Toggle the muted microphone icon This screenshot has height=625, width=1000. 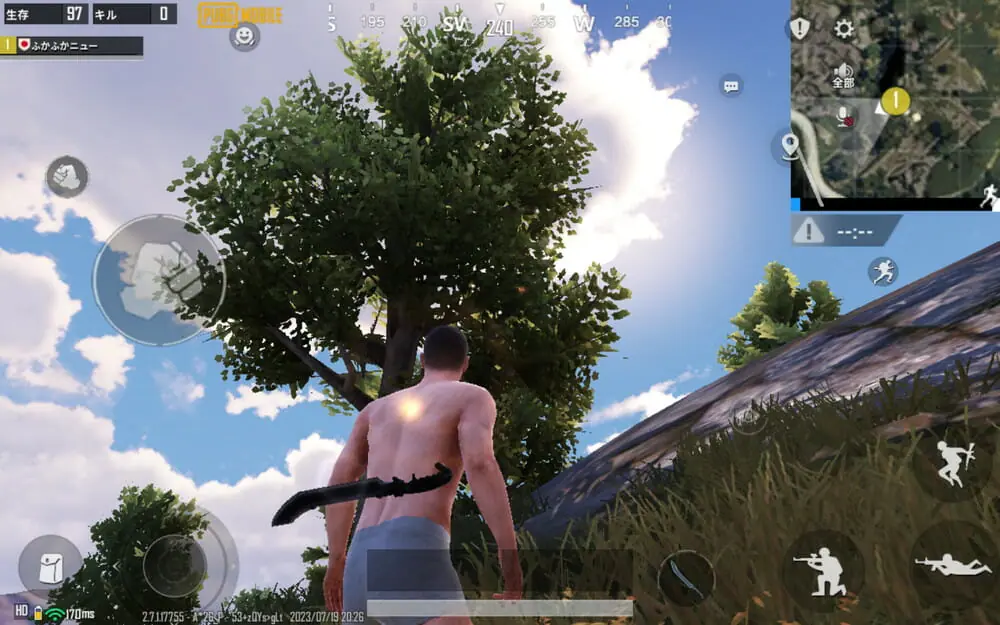tap(845, 117)
